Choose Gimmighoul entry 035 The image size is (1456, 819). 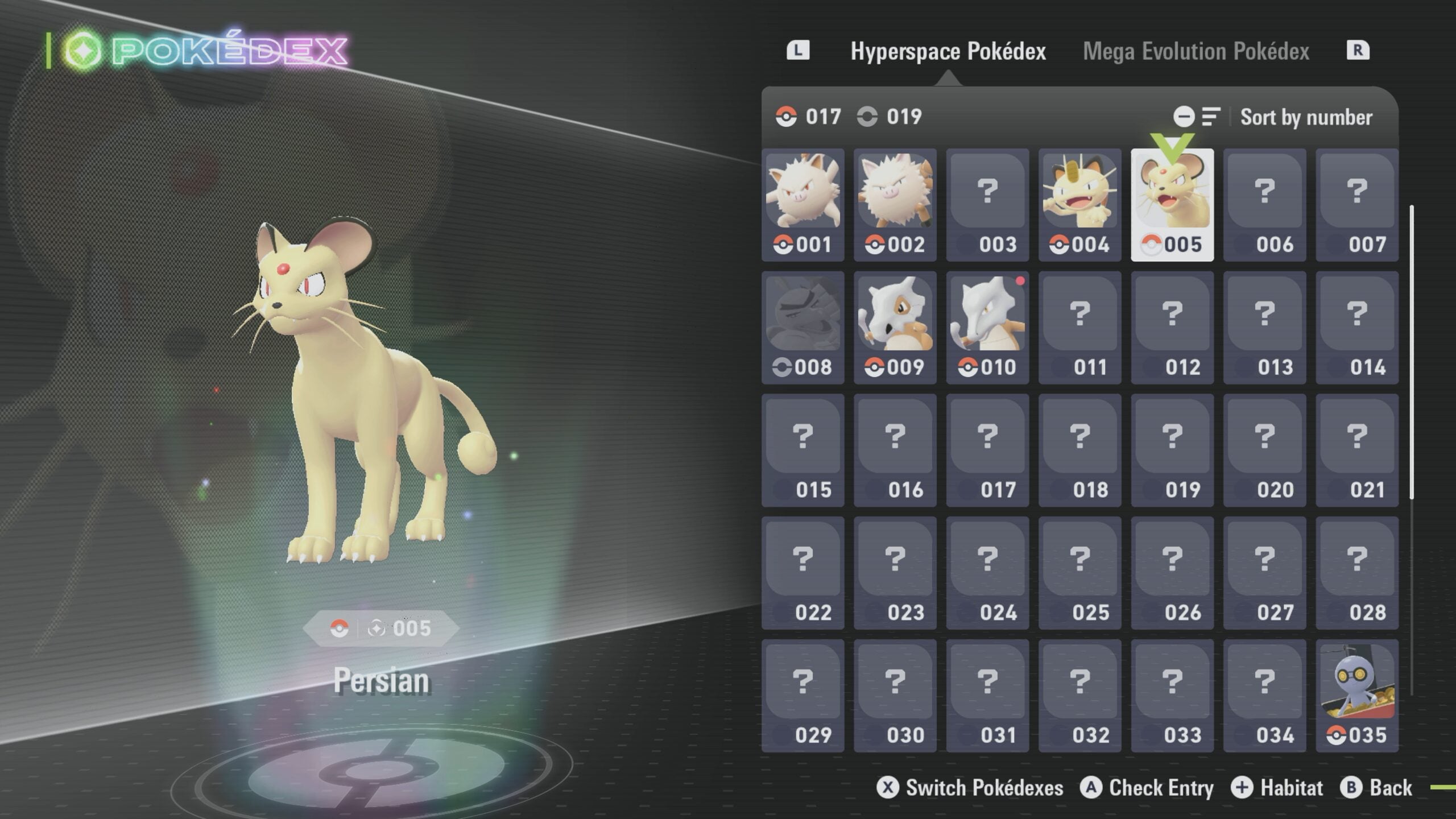1356,696
